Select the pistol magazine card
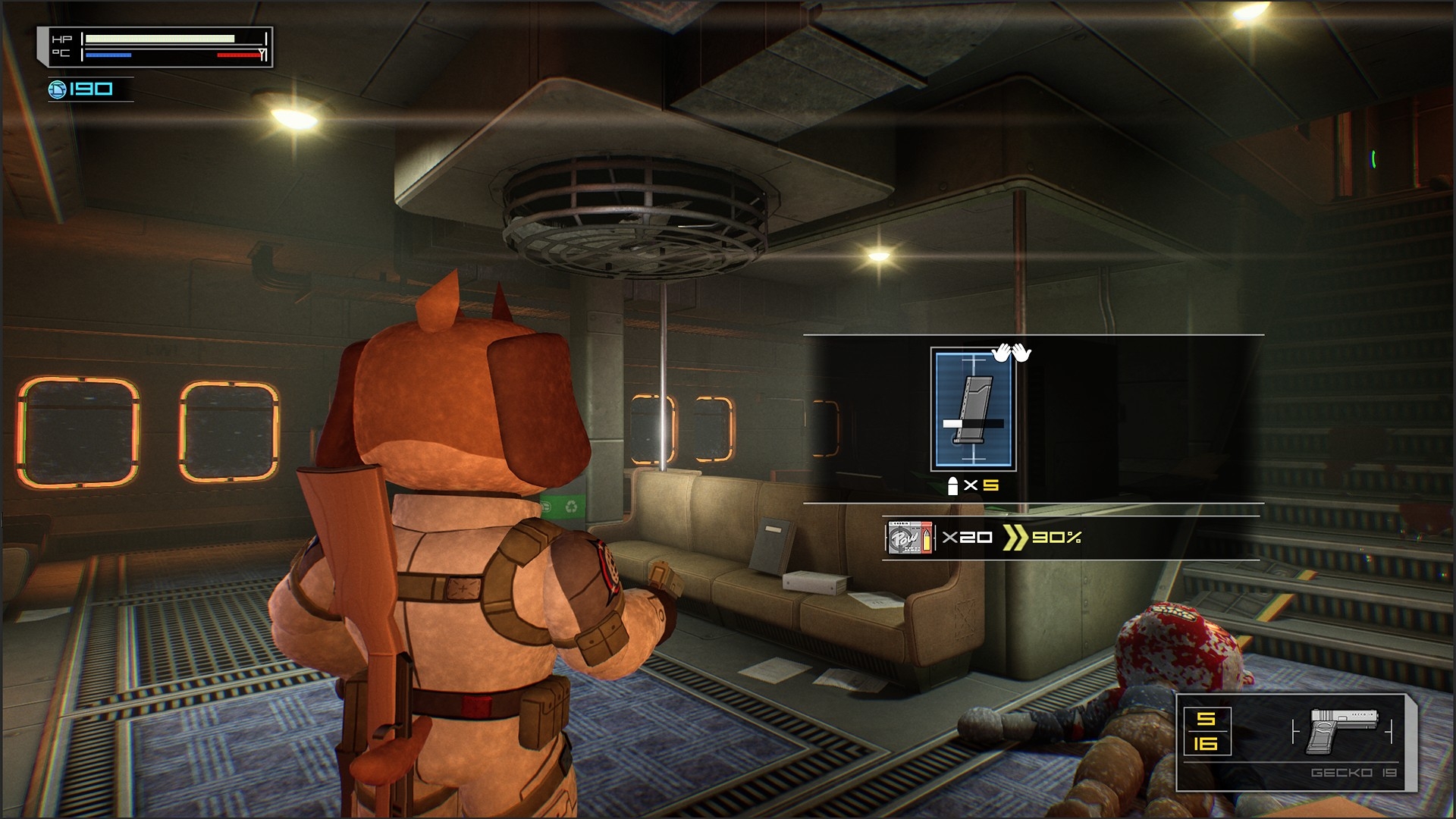This screenshot has width=1456, height=819. [973, 409]
